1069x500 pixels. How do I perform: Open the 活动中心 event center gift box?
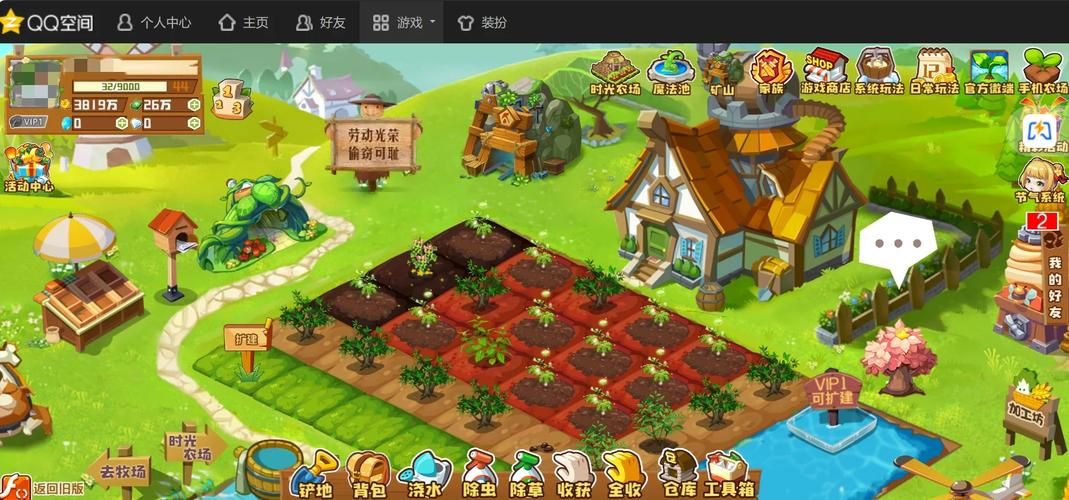29,167
